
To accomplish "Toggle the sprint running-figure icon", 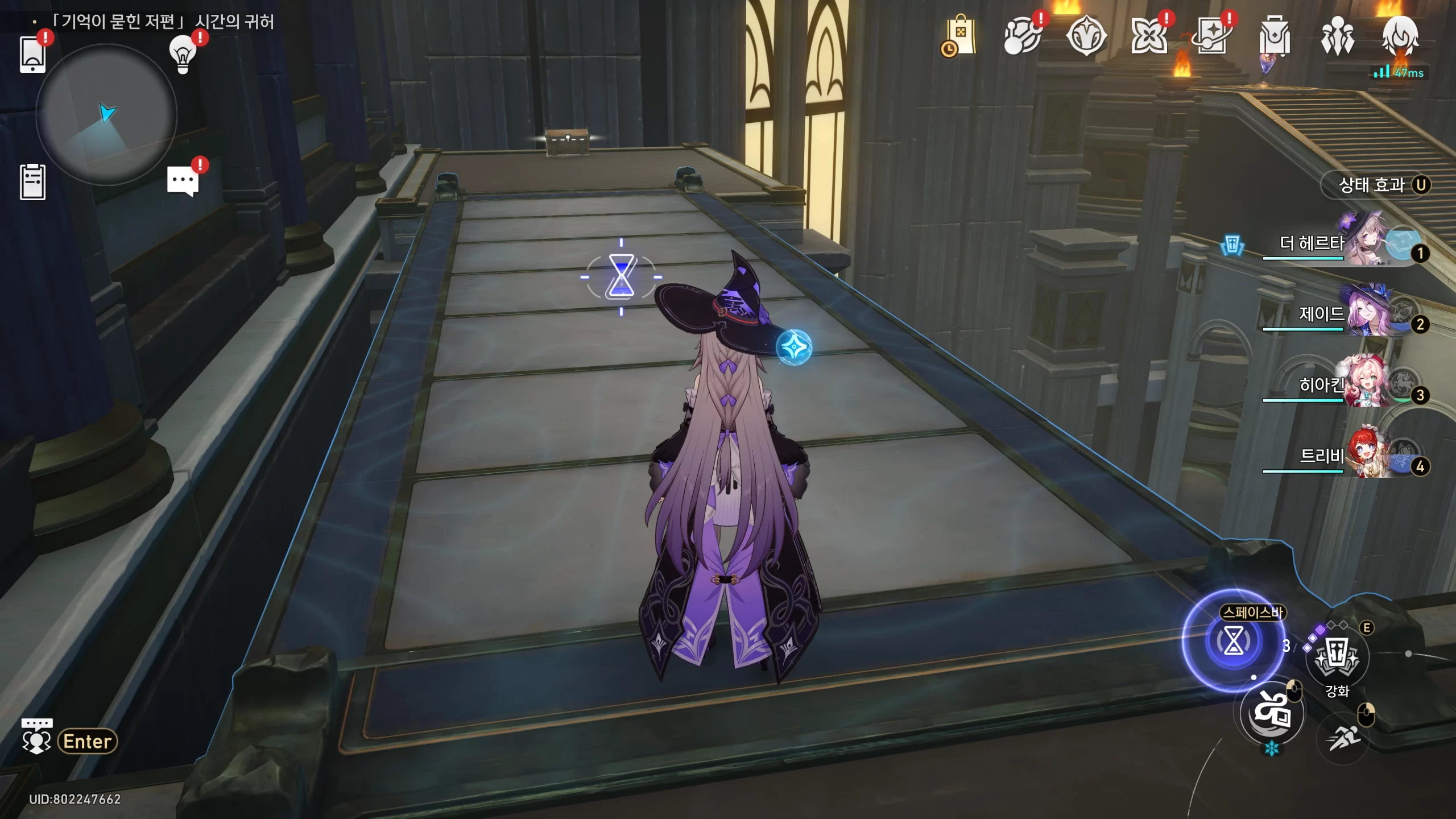I will pyautogui.click(x=1343, y=738).
